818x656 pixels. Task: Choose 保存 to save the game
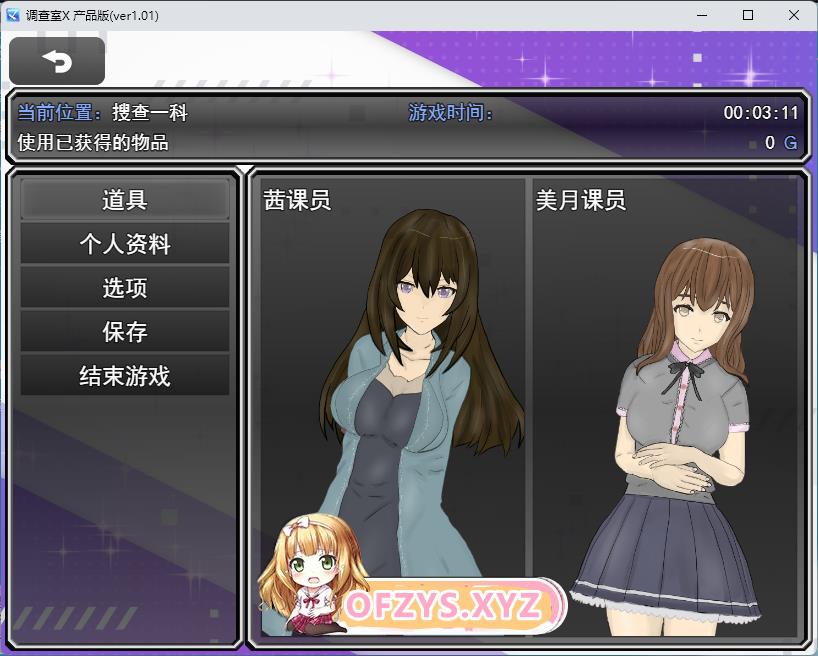(125, 332)
